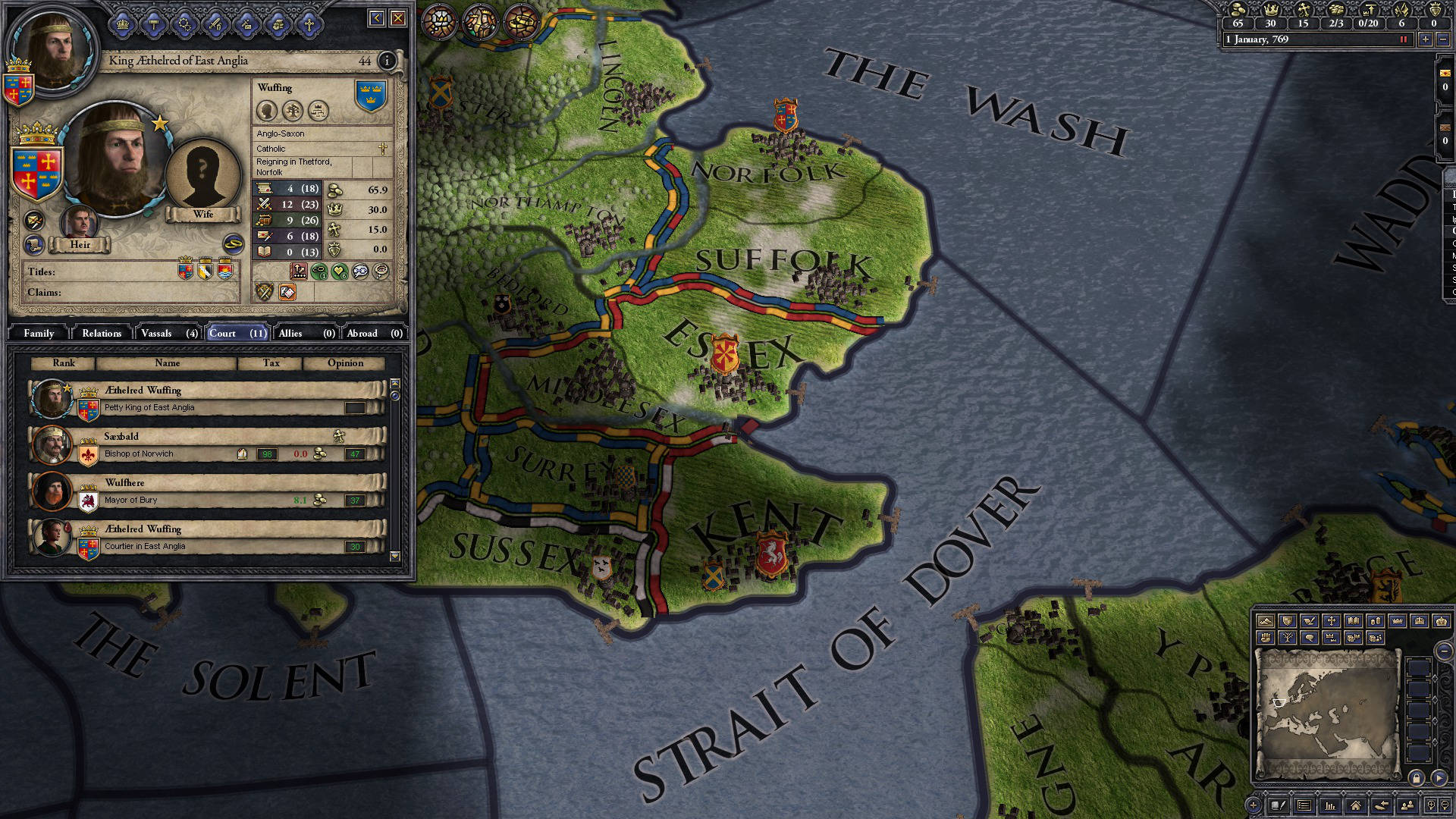1456x819 pixels.
Task: Sort court list by Opinion column
Action: tap(345, 363)
